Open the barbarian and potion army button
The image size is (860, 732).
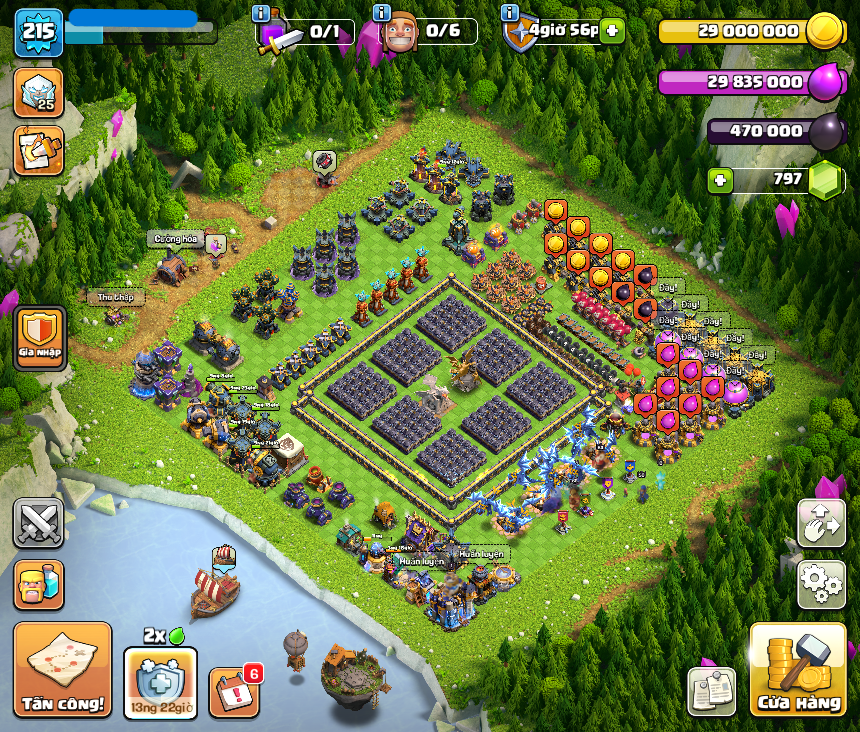[x=39, y=584]
